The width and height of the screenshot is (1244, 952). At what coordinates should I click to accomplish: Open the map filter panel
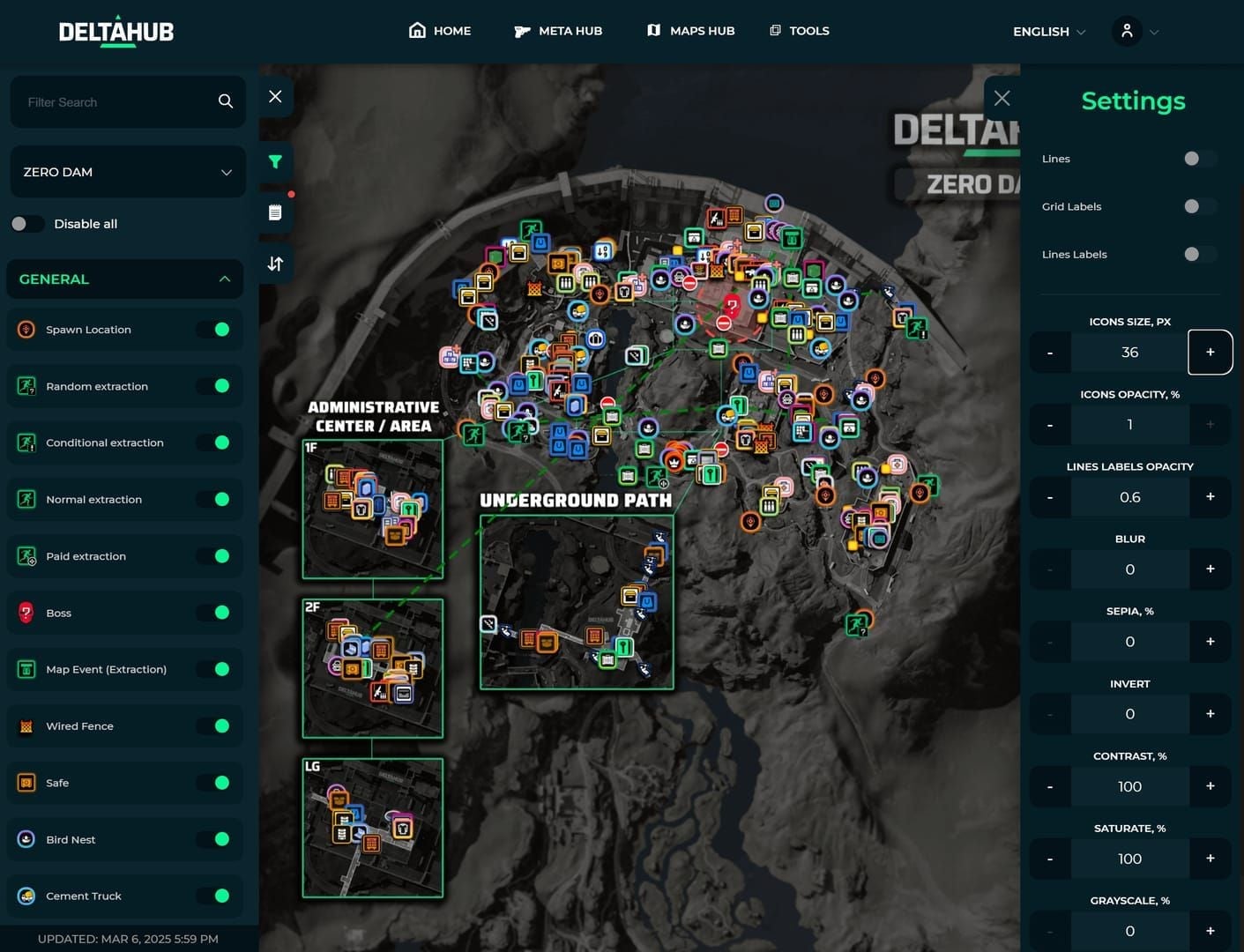click(x=274, y=161)
